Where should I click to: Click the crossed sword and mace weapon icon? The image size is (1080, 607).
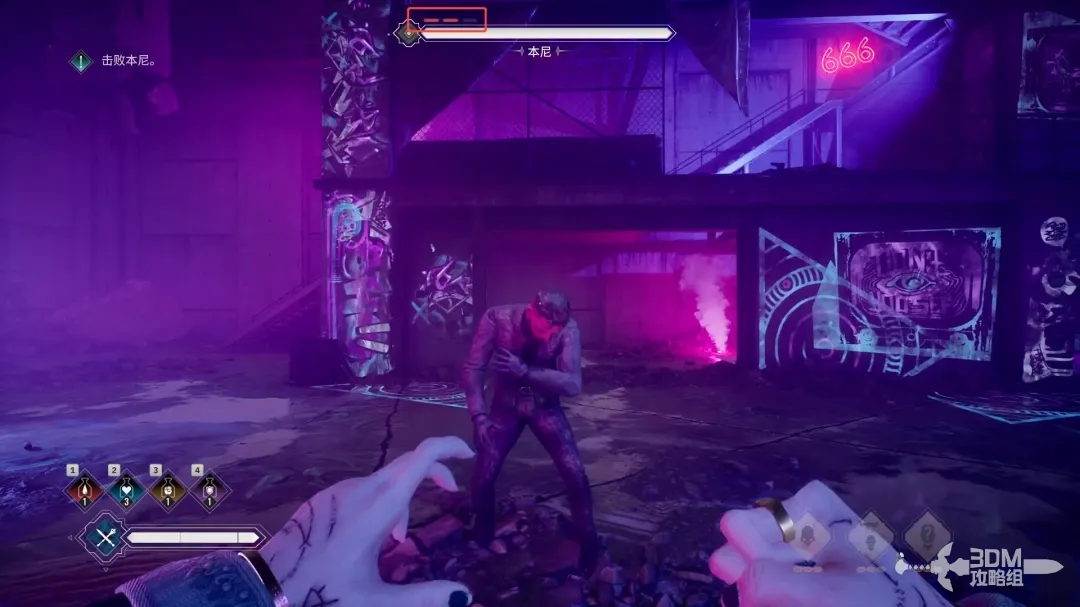(105, 538)
